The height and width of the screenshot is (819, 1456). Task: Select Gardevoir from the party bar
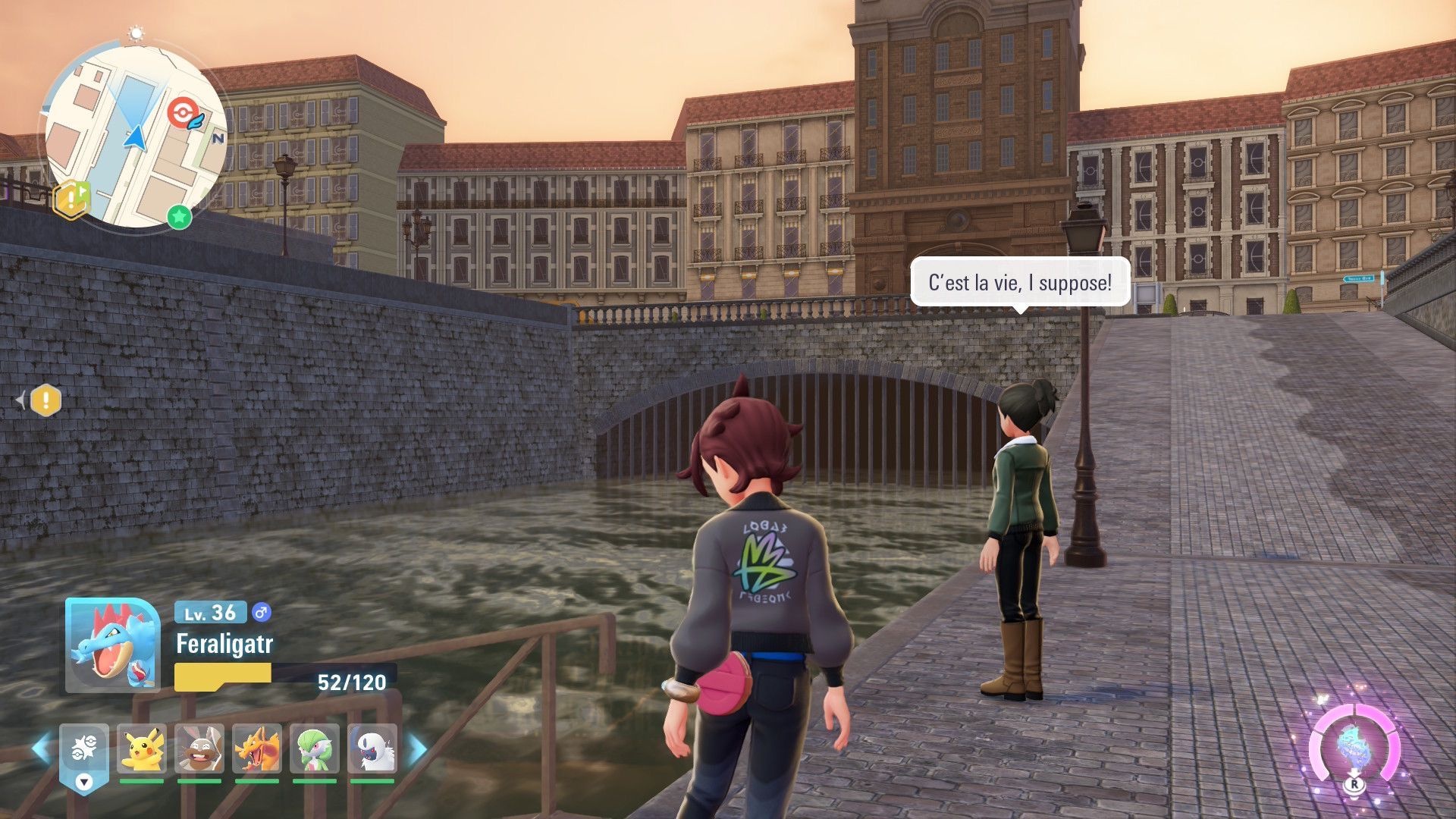(x=314, y=748)
